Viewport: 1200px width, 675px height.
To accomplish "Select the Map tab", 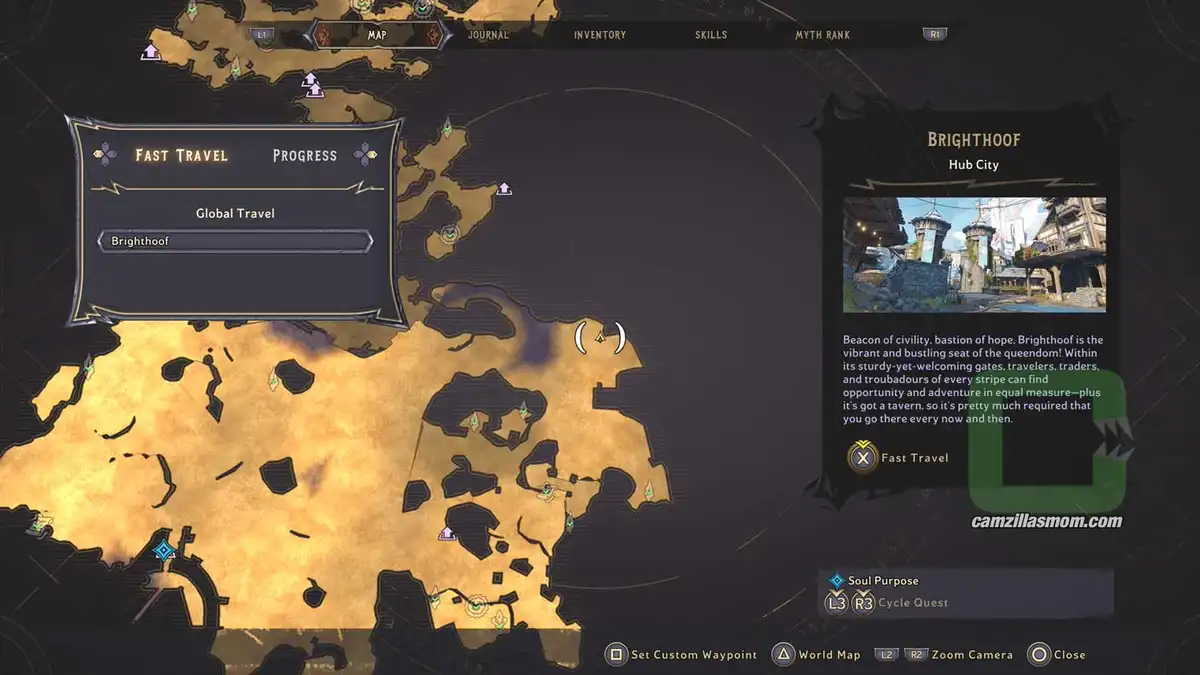I will [376, 35].
